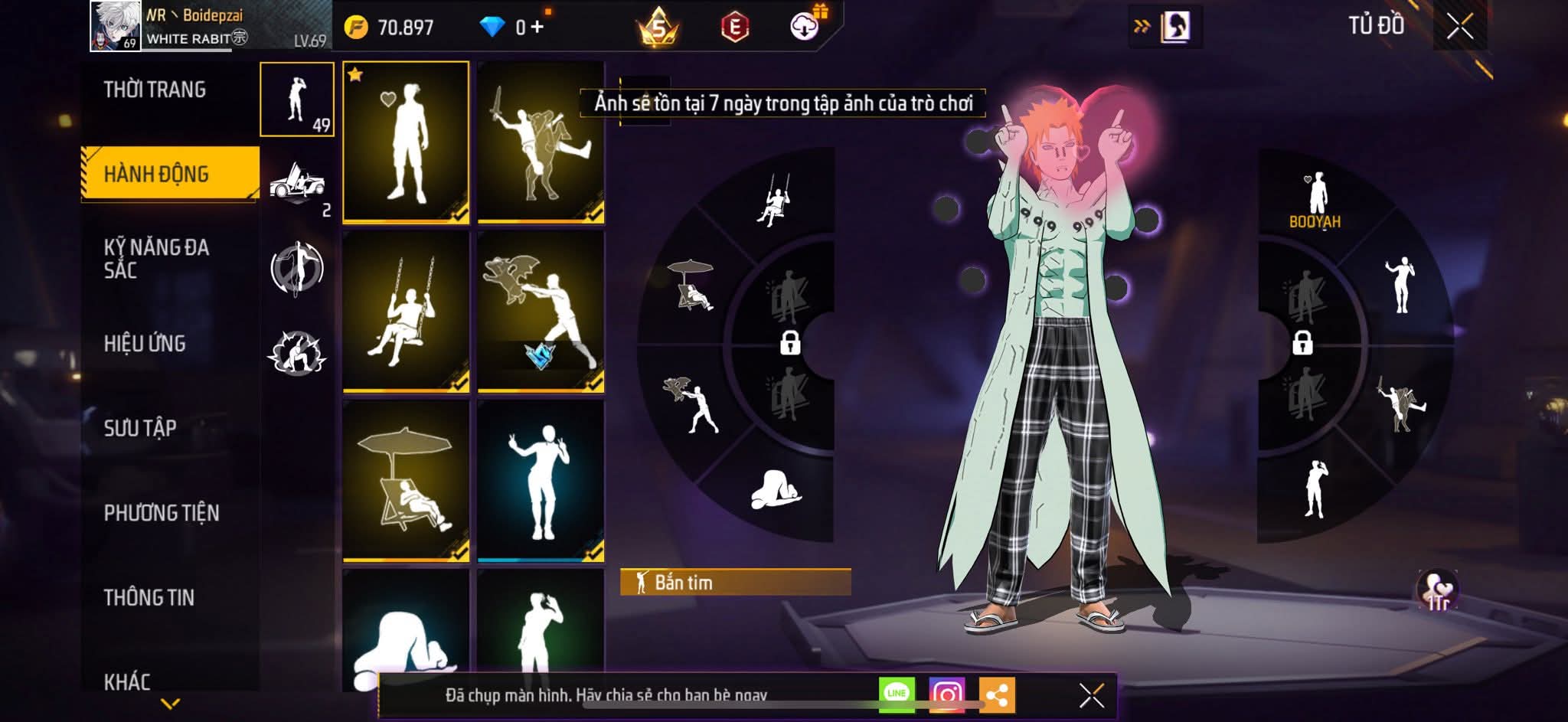The height and width of the screenshot is (722, 1568).
Task: Select the peace-sign dance emote tile
Action: [x=541, y=481]
